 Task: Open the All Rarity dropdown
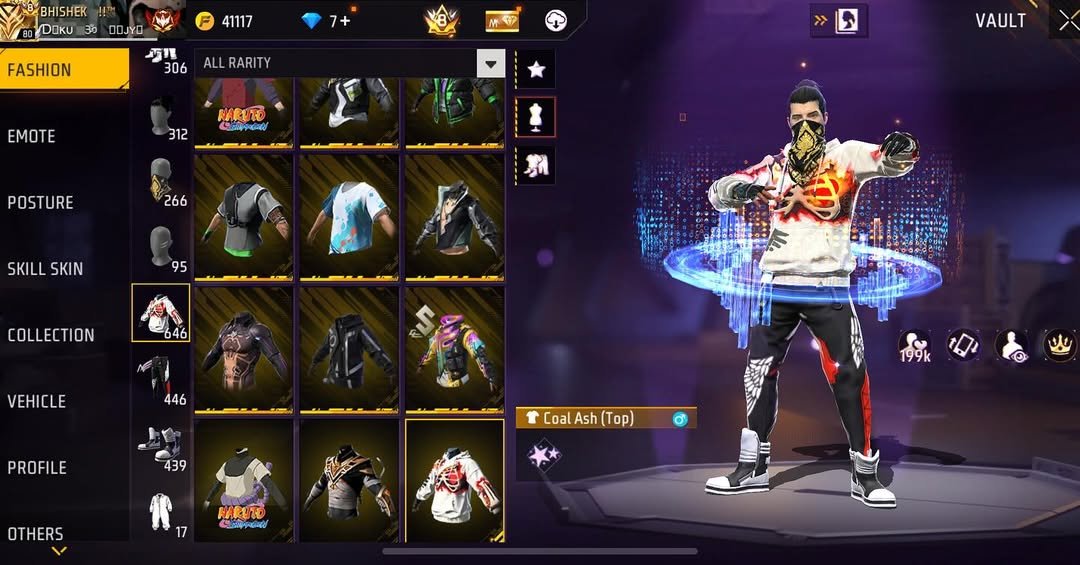pyautogui.click(x=350, y=63)
